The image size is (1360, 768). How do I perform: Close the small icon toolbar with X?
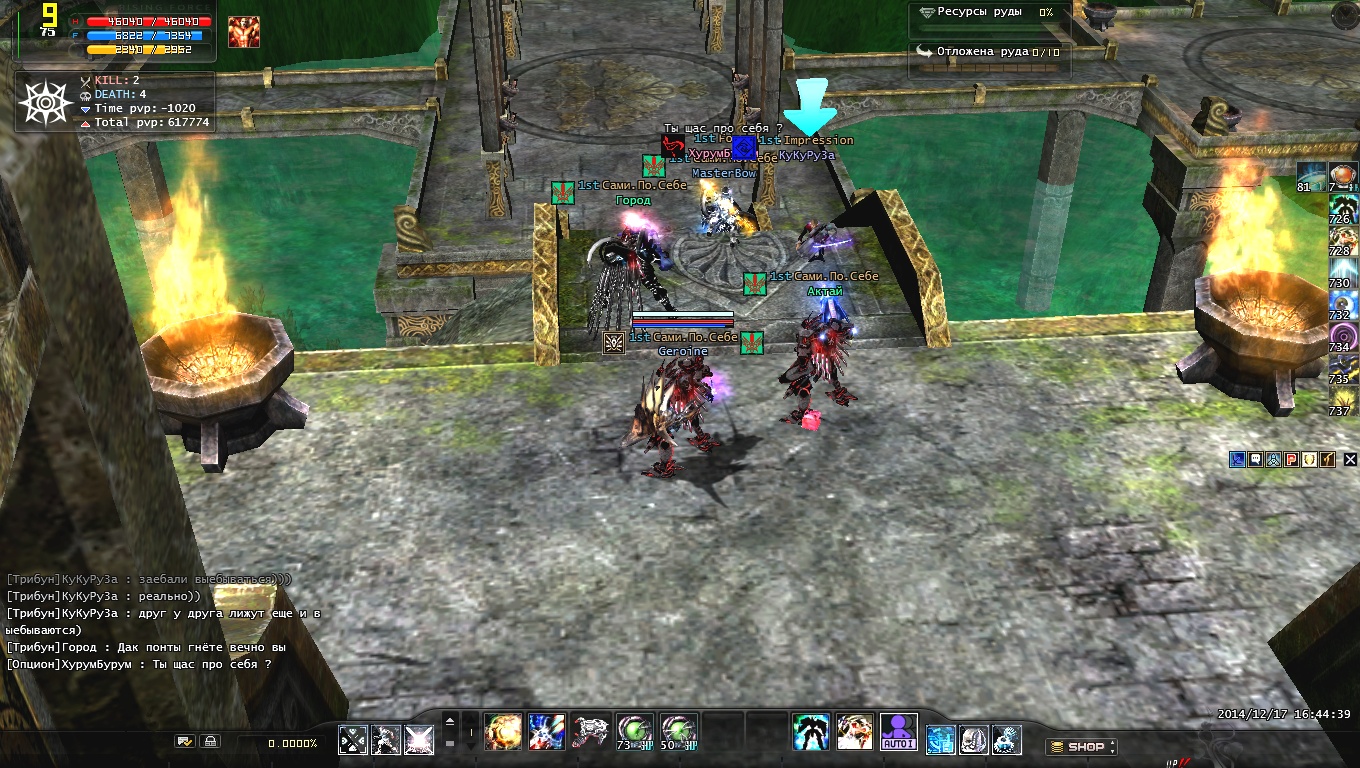pyautogui.click(x=1350, y=459)
